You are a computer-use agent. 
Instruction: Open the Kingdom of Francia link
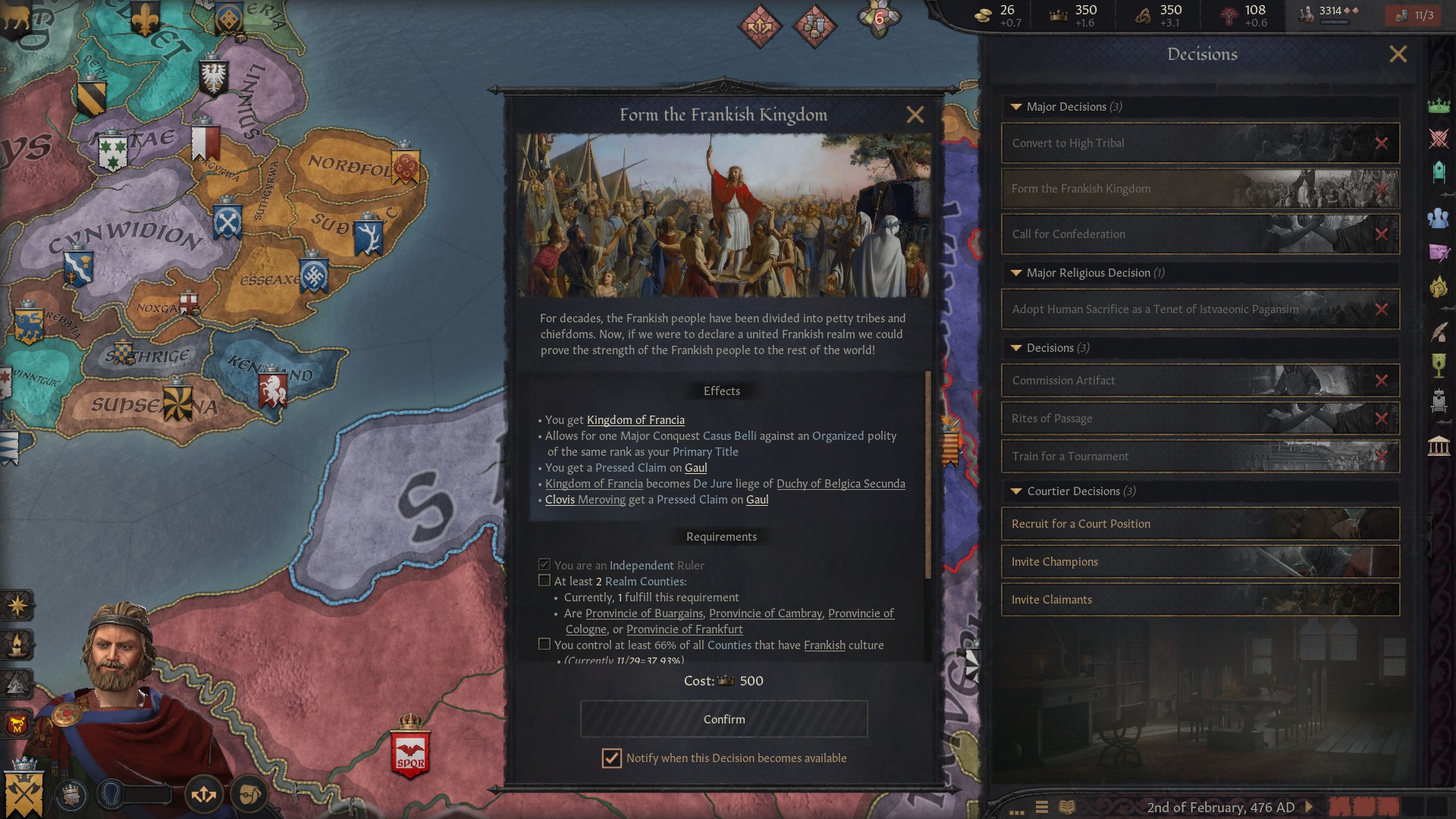click(635, 420)
